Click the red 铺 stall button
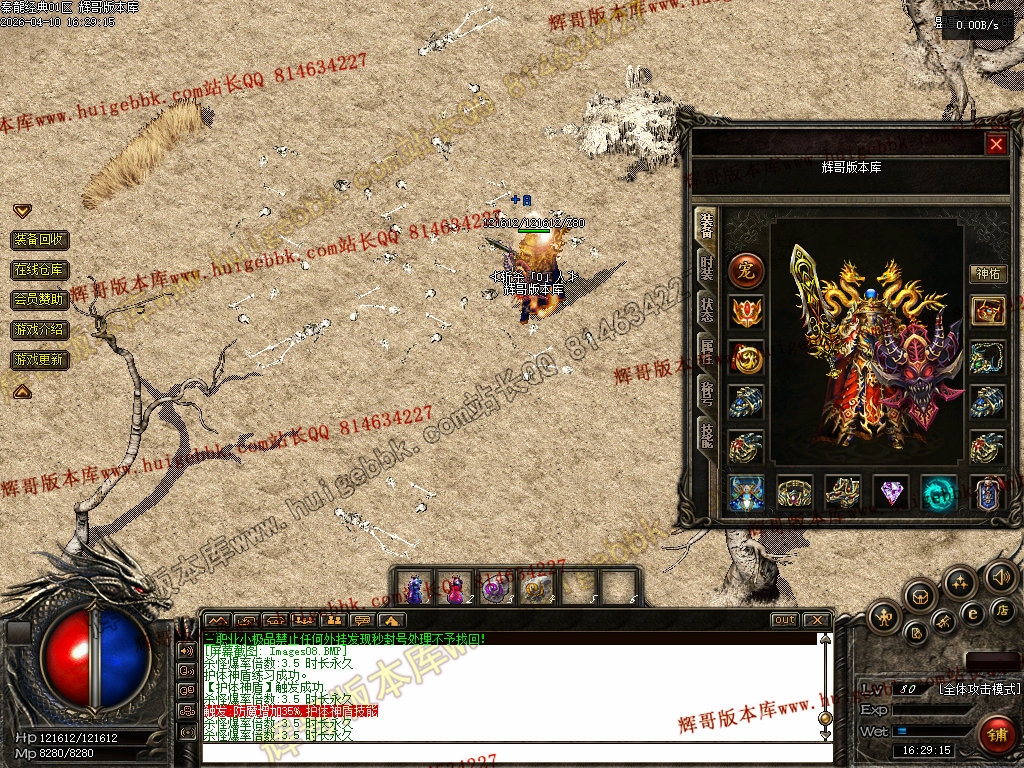 click(x=996, y=735)
